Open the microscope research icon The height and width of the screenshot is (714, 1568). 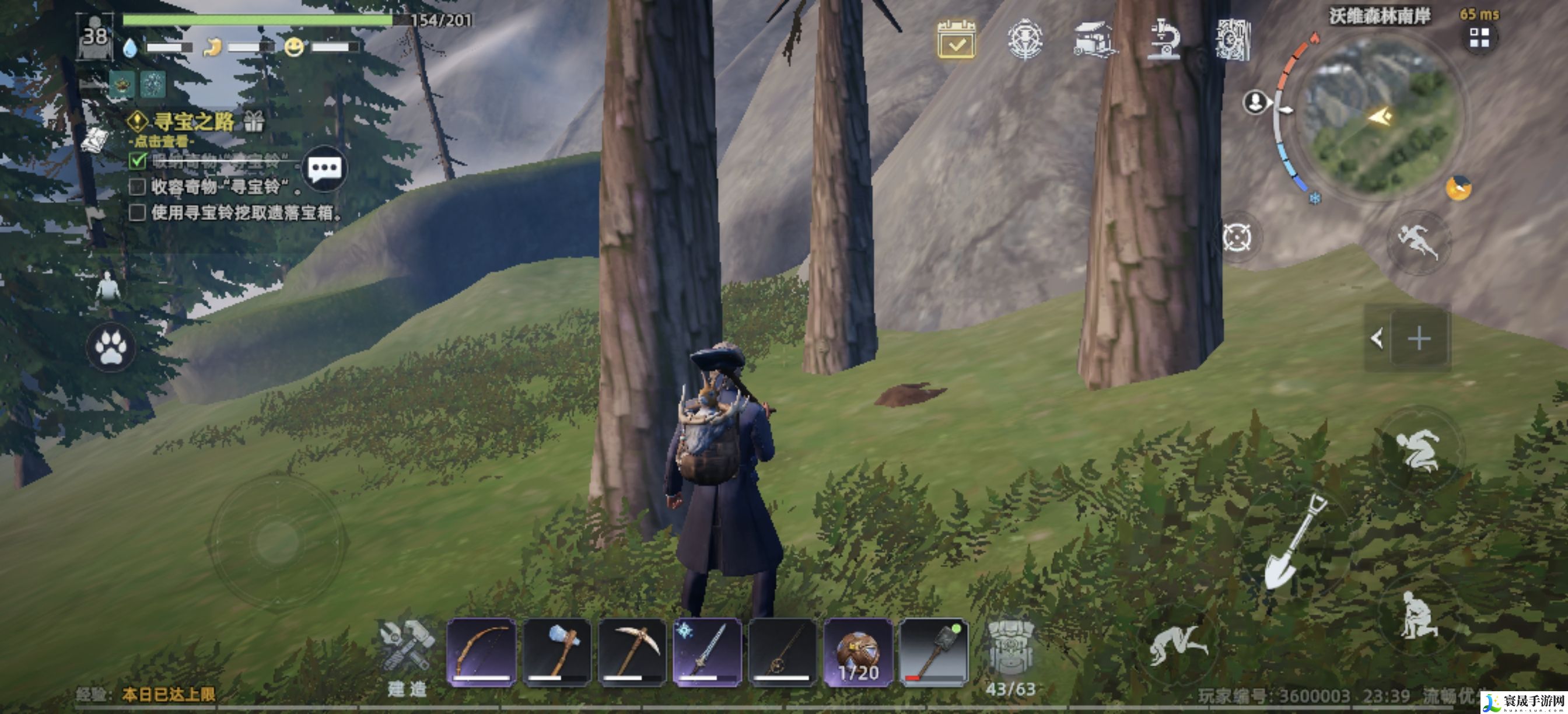tap(1163, 40)
